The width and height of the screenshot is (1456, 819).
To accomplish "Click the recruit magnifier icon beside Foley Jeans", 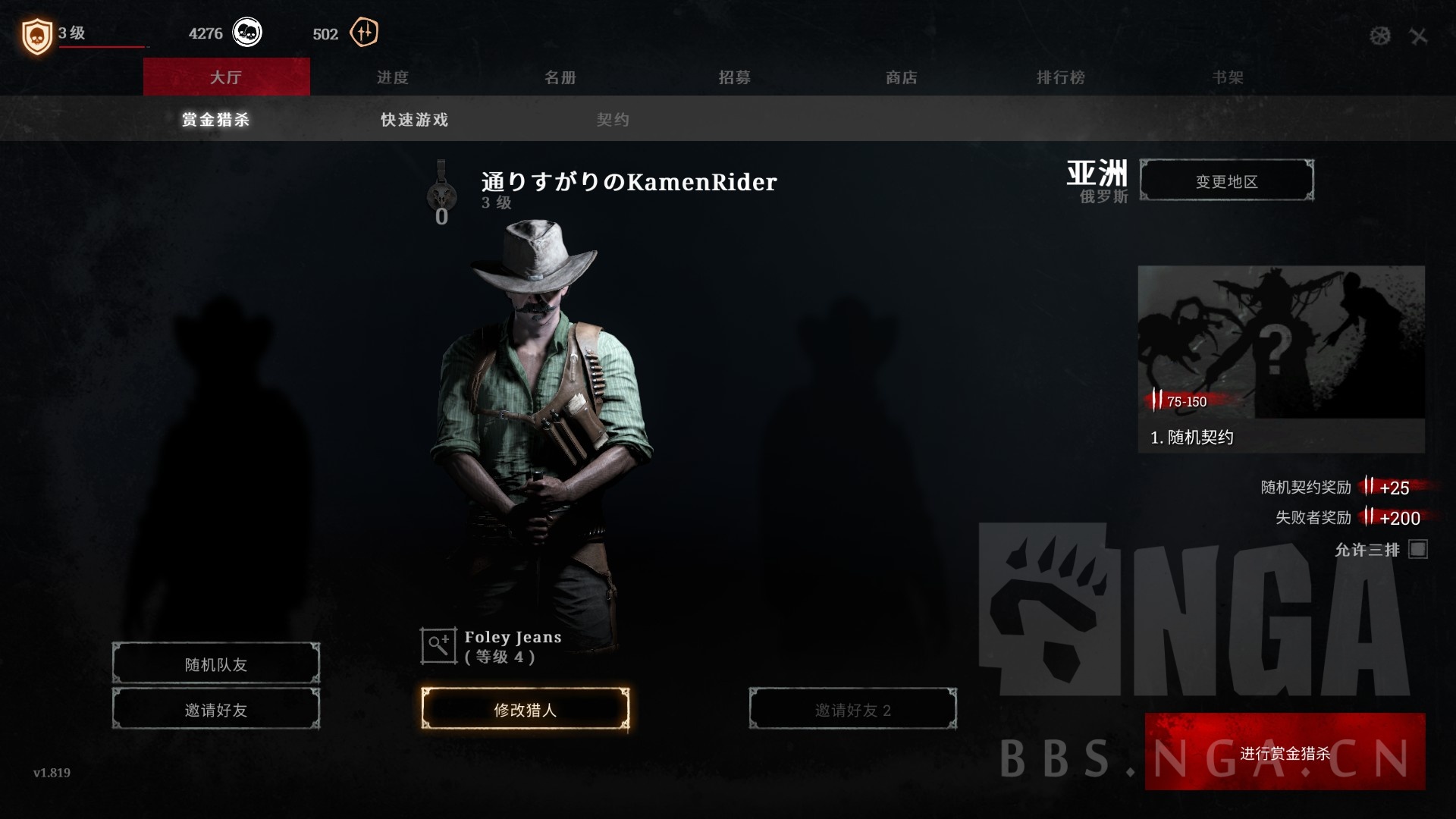I will pos(436,645).
